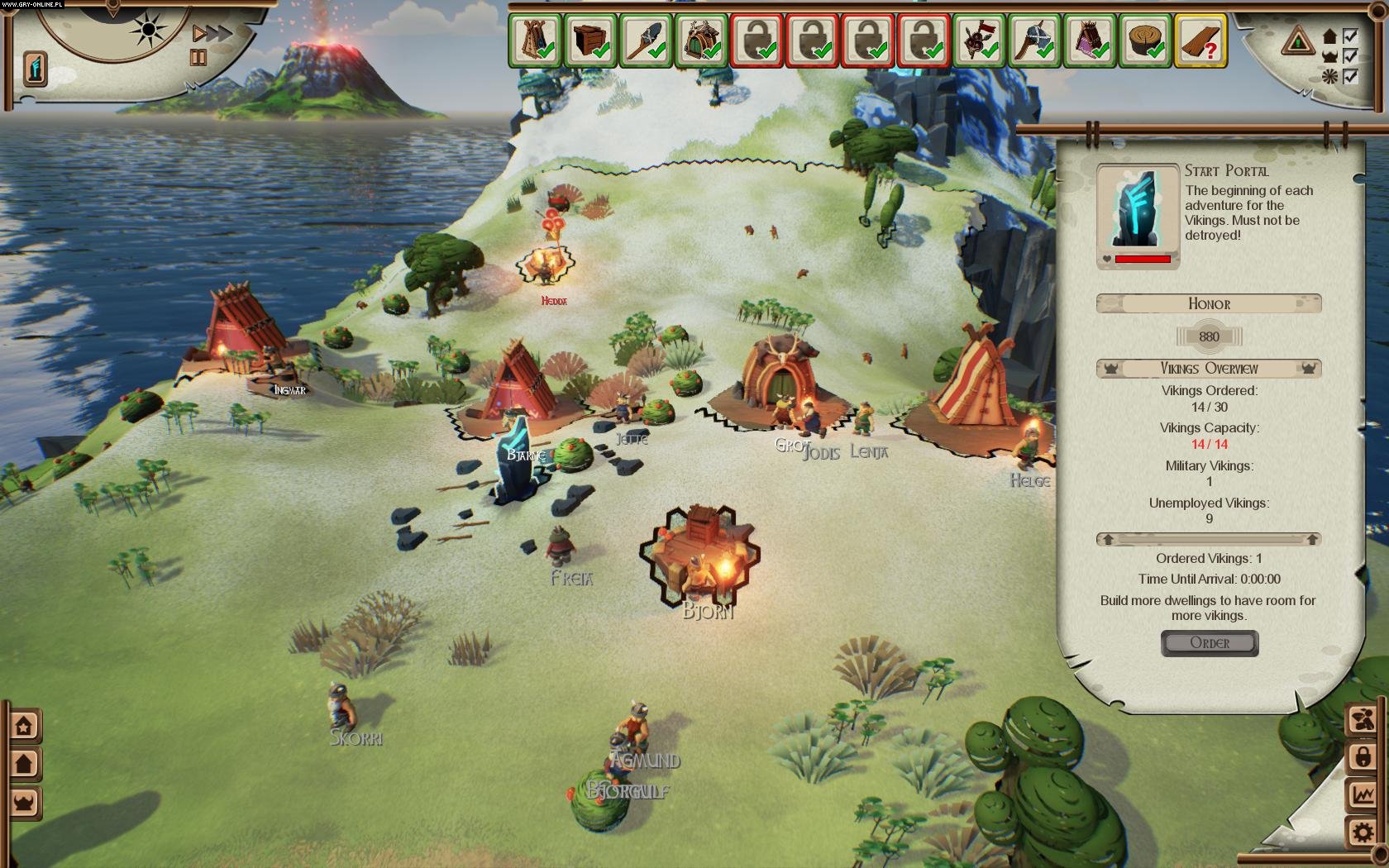Open the tree stump objective icon
The image size is (1389, 868).
pyautogui.click(x=1145, y=41)
